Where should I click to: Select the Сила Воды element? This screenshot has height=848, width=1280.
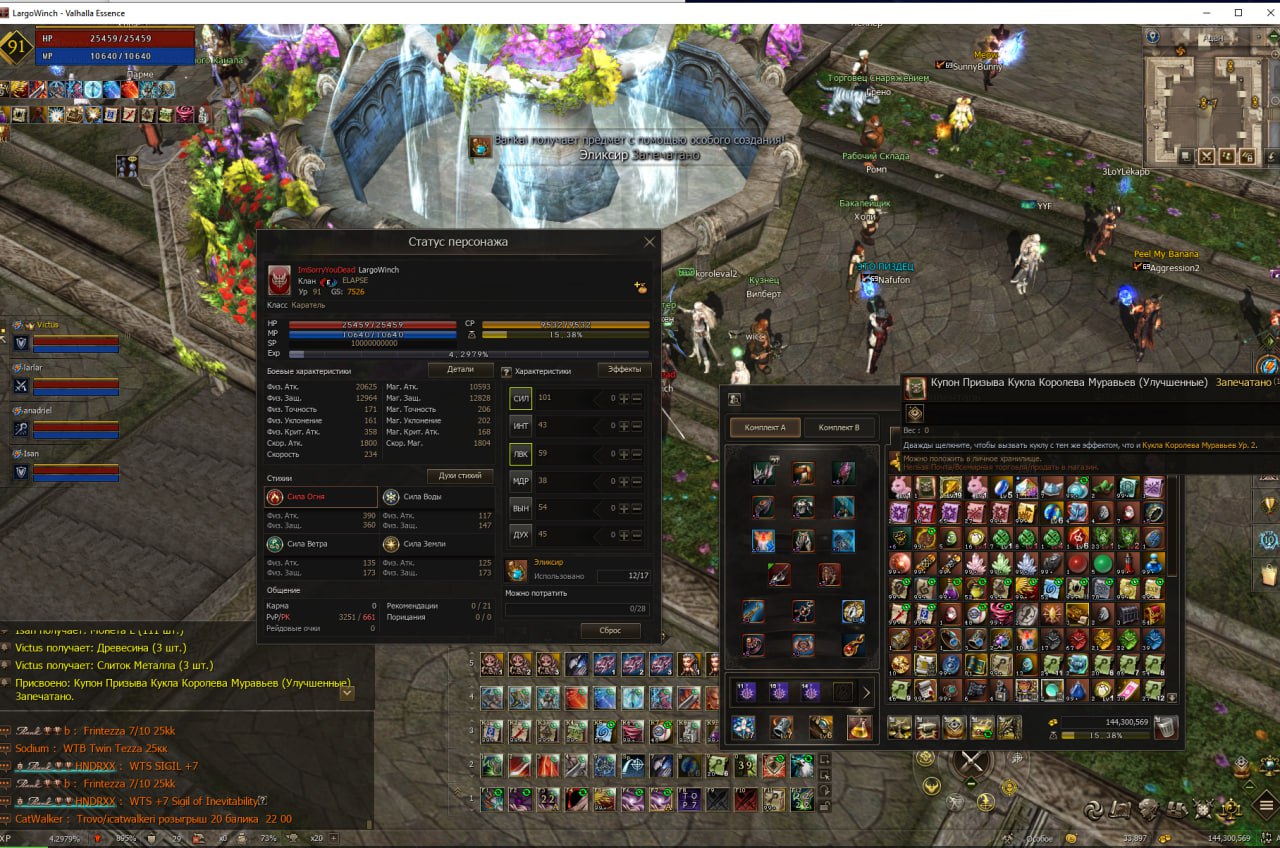point(437,497)
